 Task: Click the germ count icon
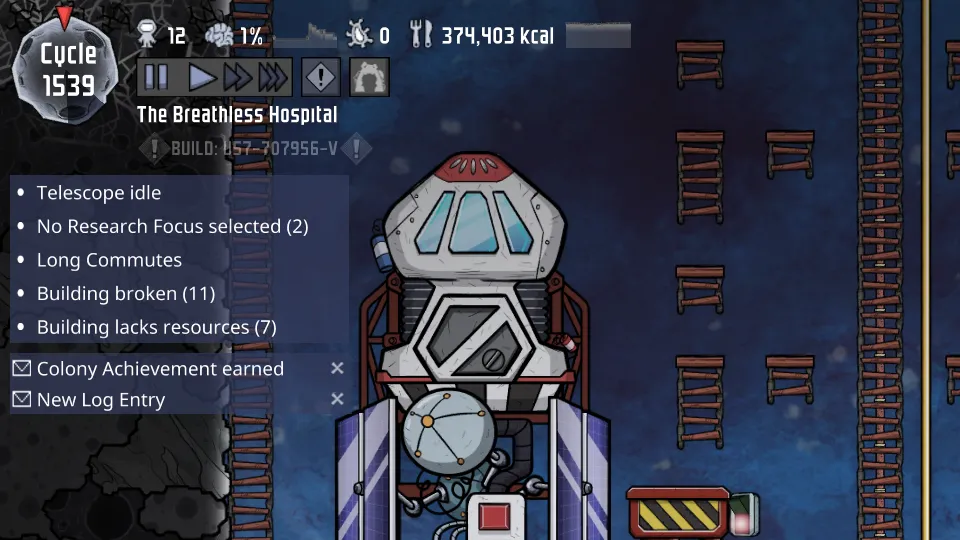coord(358,36)
